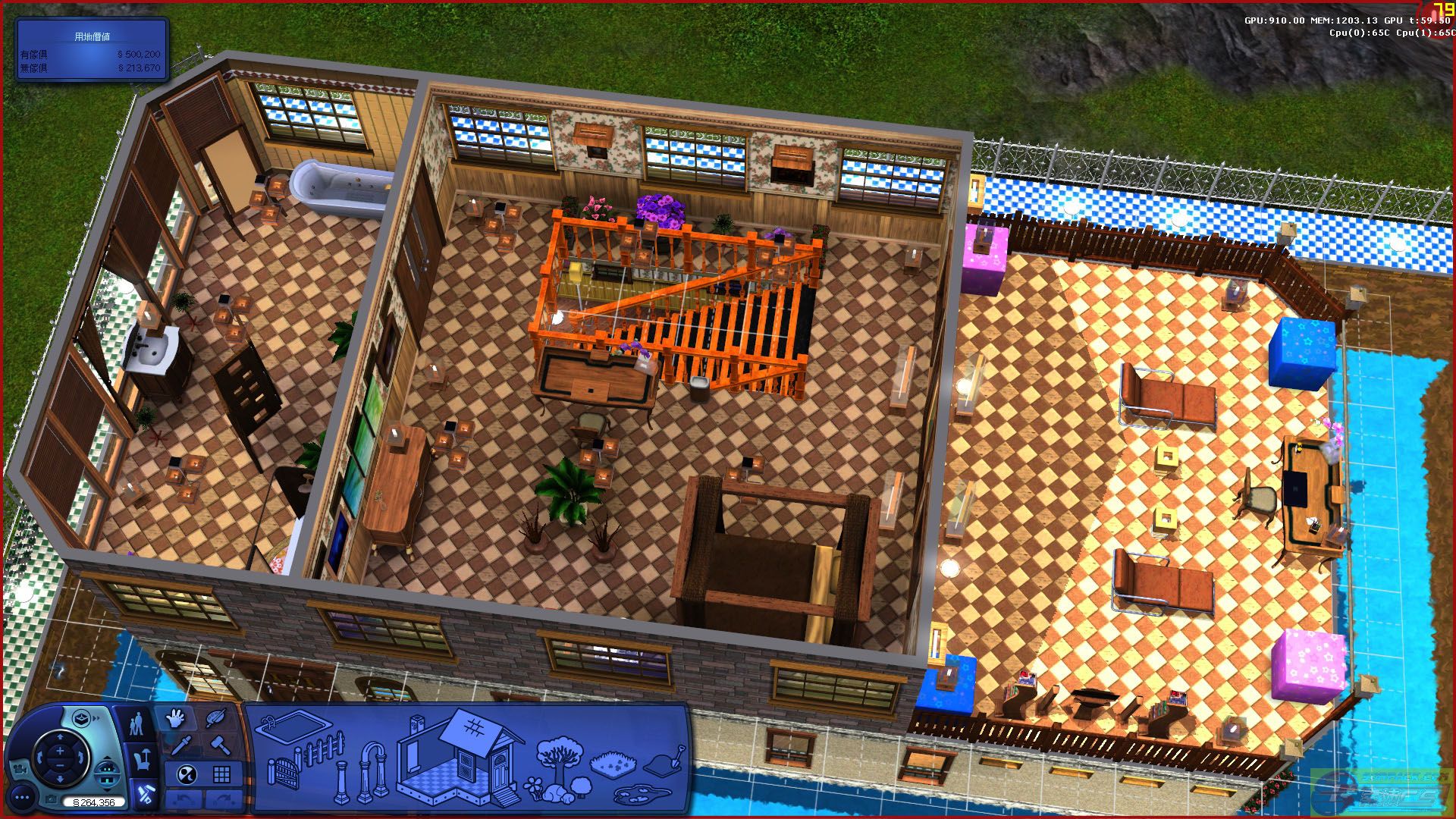The image size is (1456, 819).
Task: Select the Build mode saw and roller tab
Action: click(x=144, y=794)
